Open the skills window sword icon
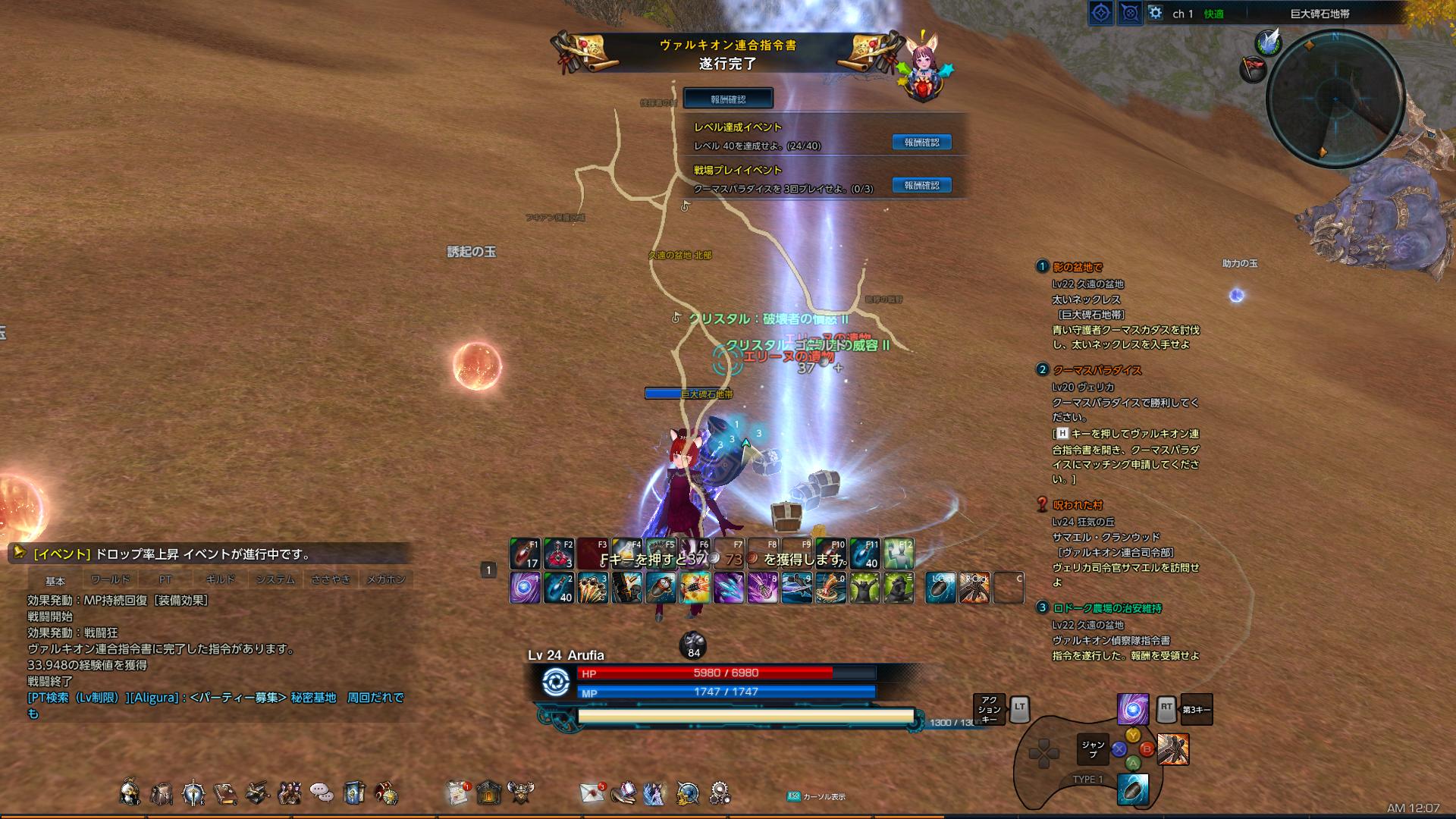This screenshot has height=819, width=1456. [x=192, y=792]
